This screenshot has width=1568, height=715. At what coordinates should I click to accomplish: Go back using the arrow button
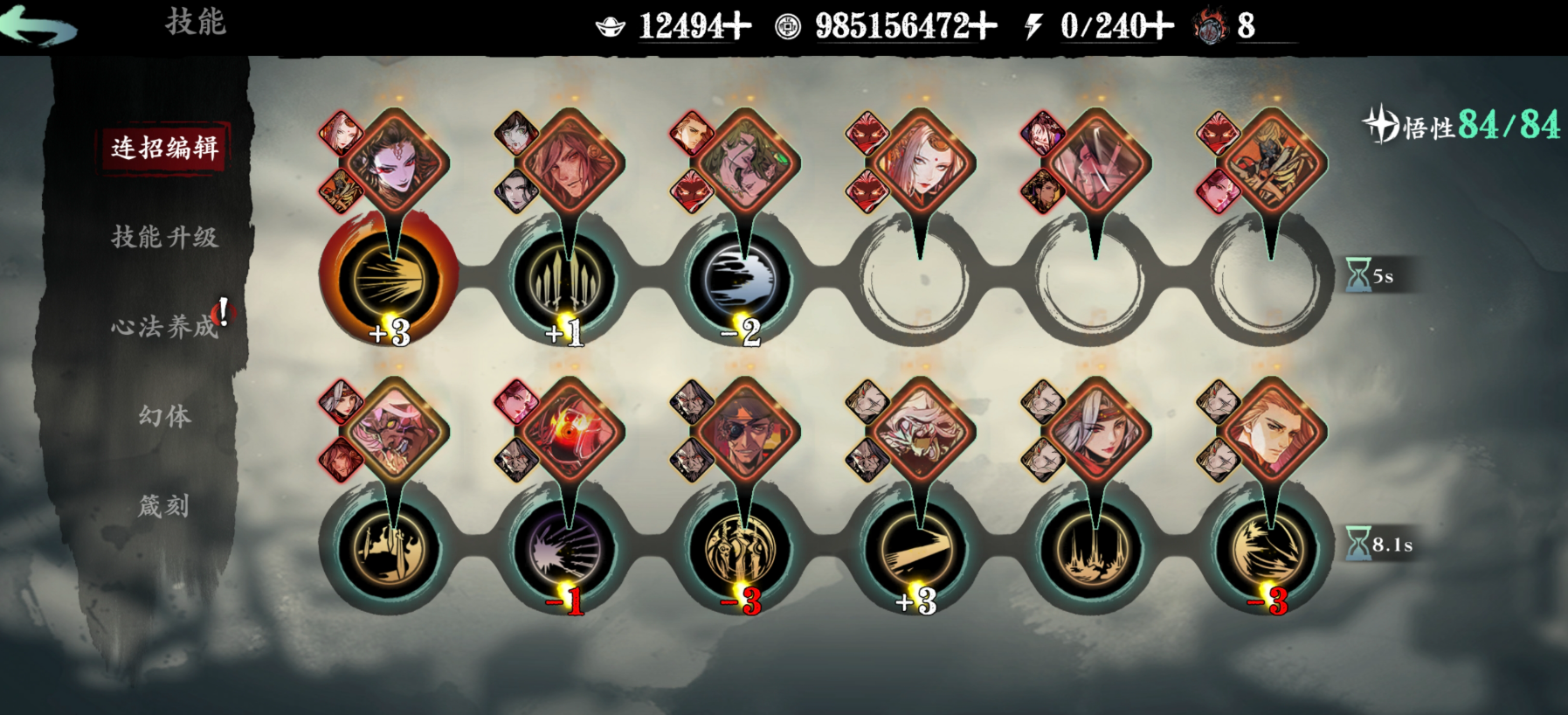coord(39,24)
